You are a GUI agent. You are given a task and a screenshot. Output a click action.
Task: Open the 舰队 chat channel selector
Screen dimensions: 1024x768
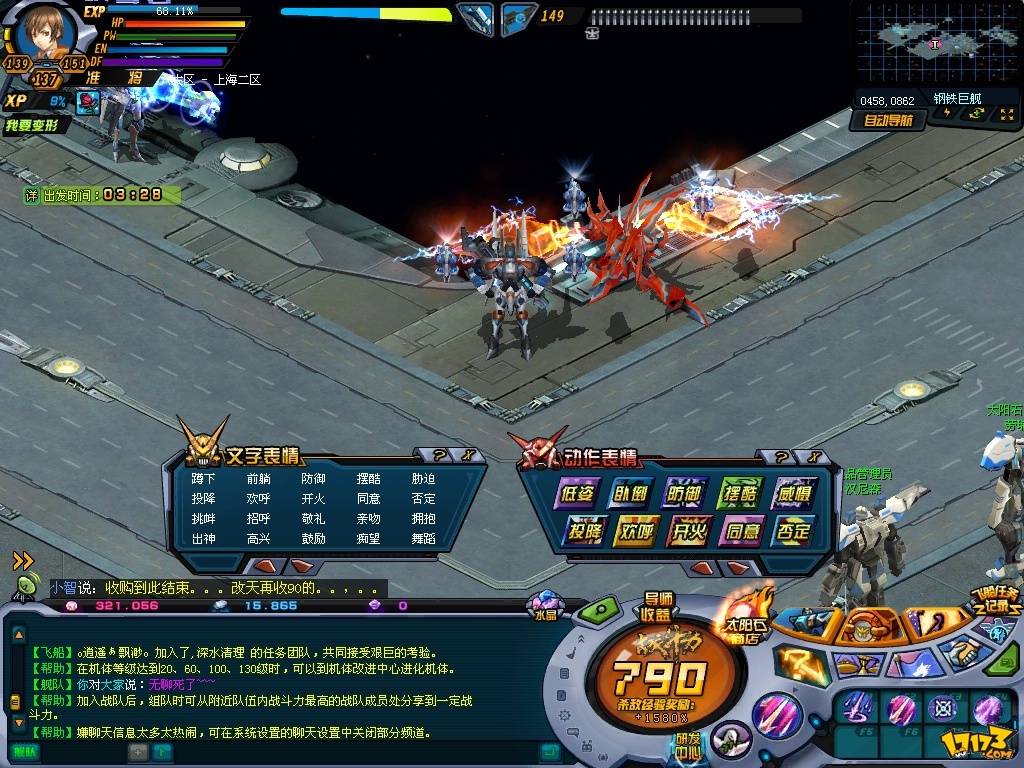[24, 751]
